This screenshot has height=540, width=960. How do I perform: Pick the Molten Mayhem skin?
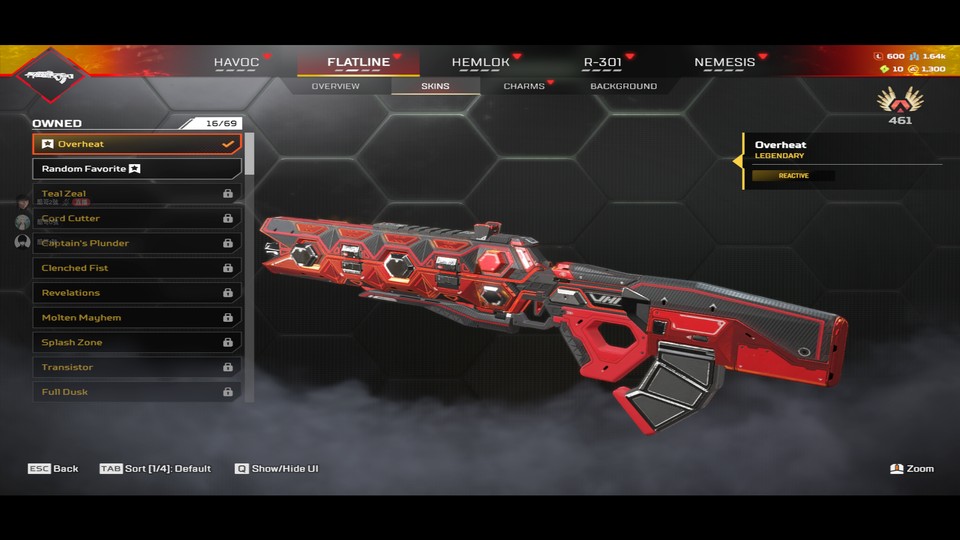pyautogui.click(x=137, y=317)
